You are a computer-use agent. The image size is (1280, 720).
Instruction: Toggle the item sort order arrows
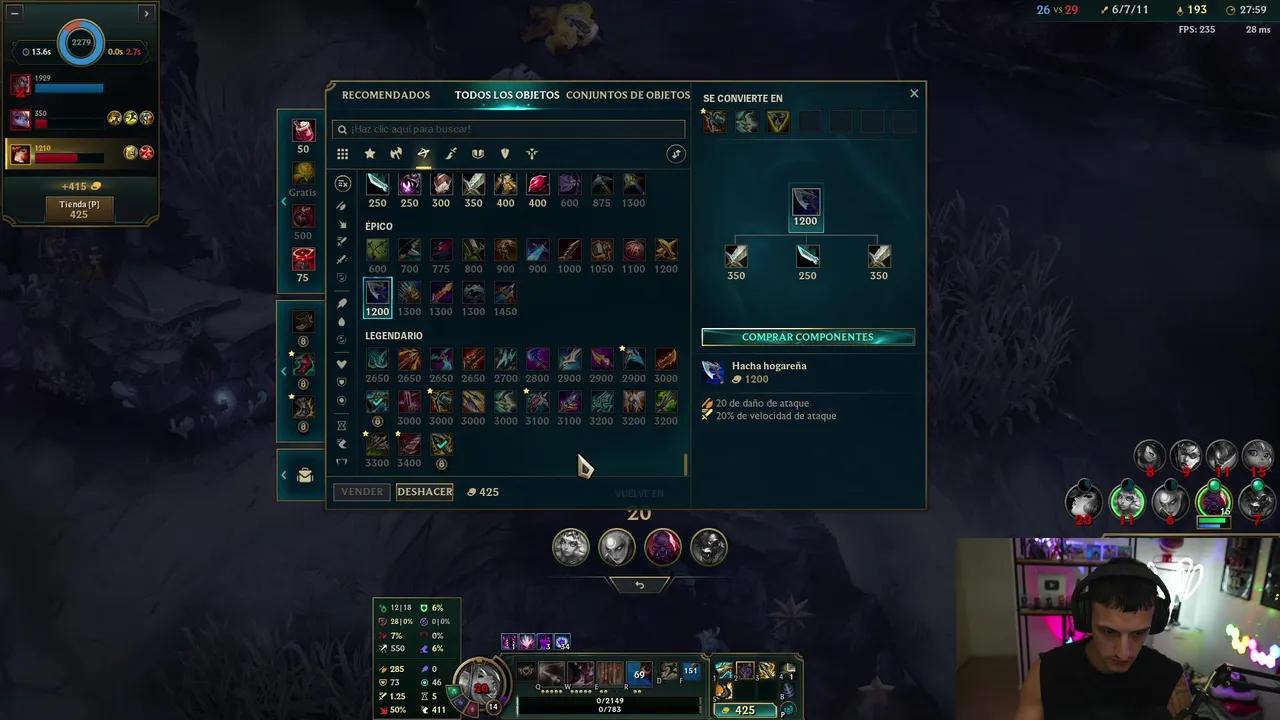click(676, 153)
